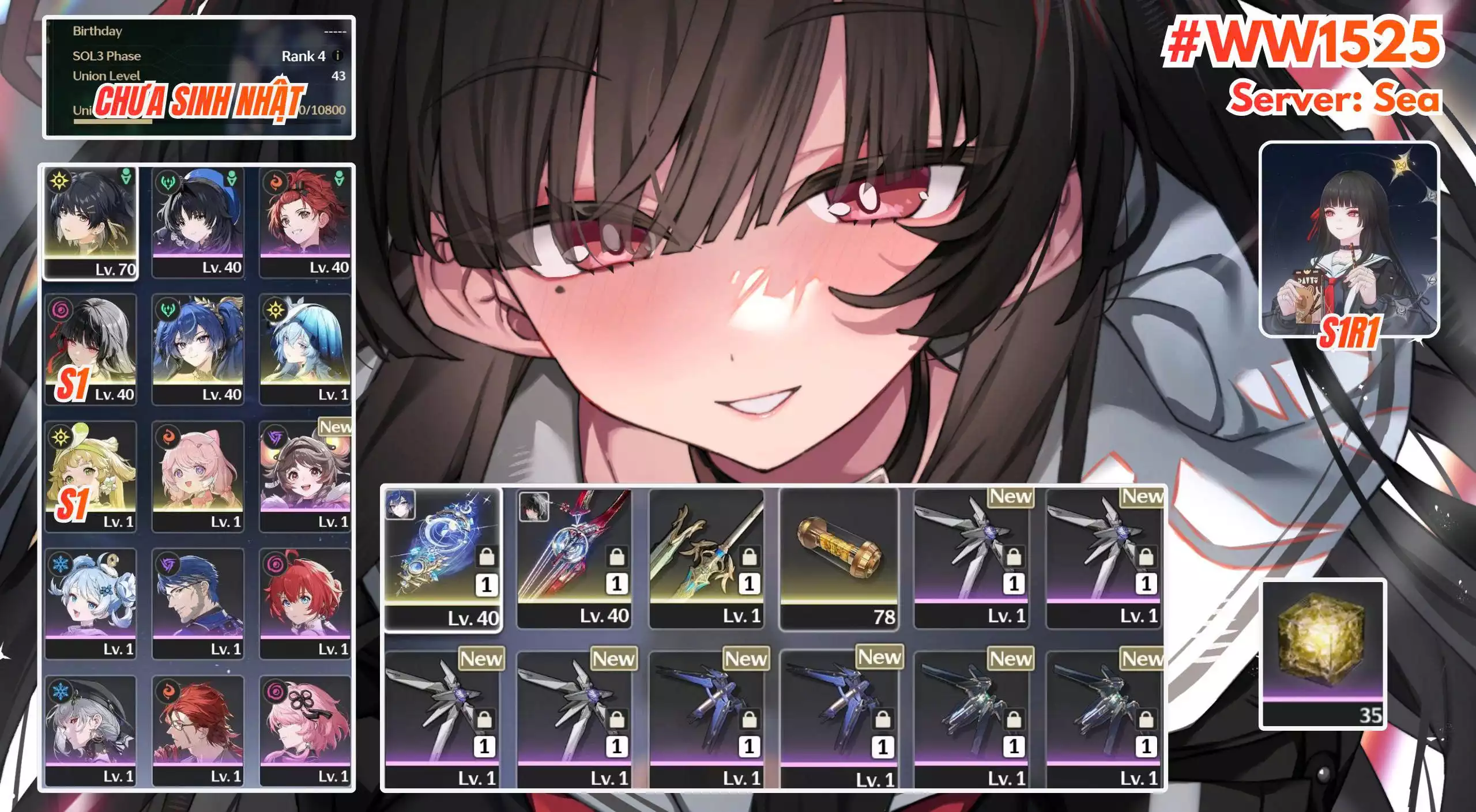This screenshot has width=1476, height=812.
Task: Select the light-blue haired girl with hair buns
Action: pos(91,603)
